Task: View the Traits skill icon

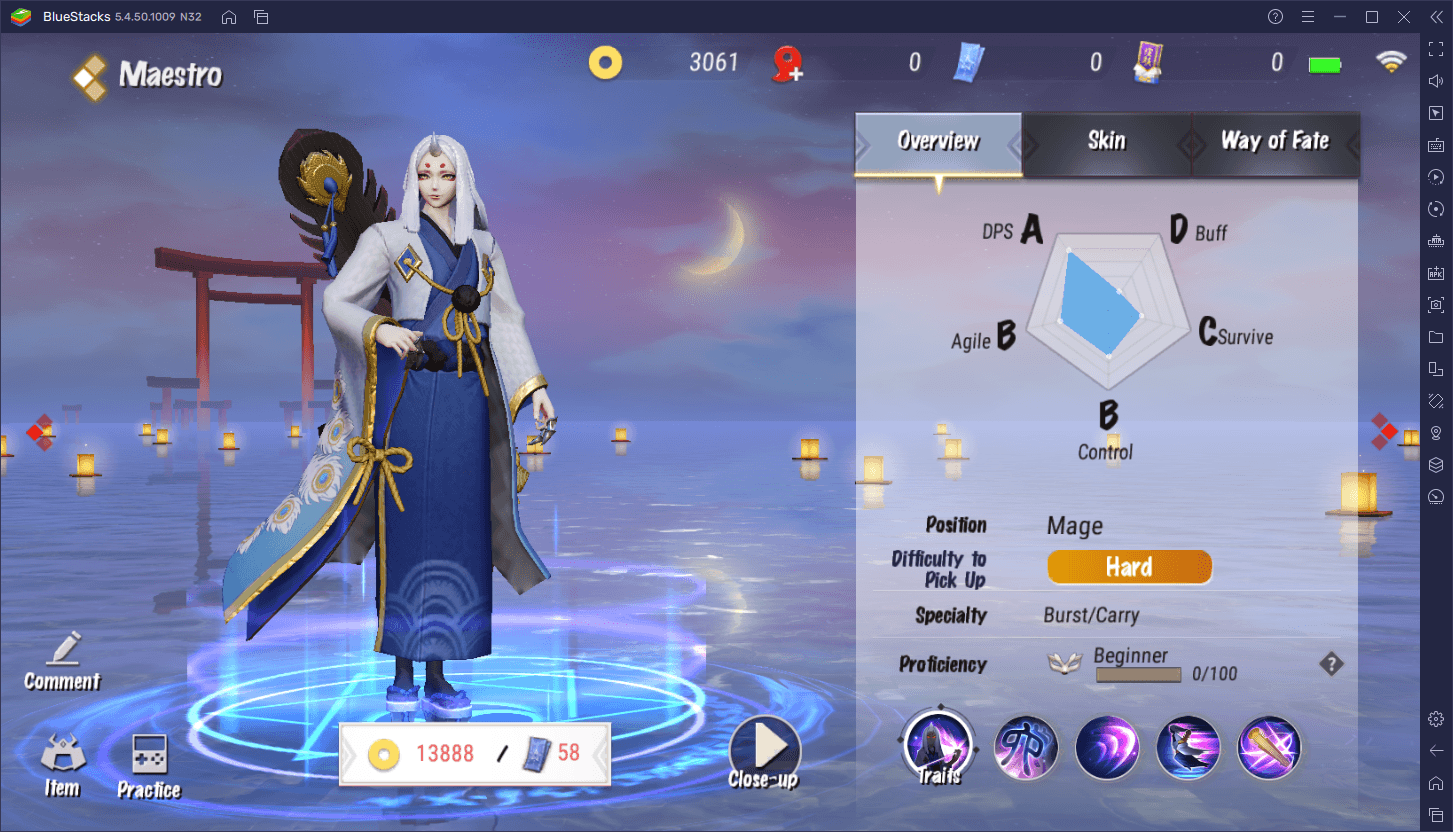Action: [938, 747]
